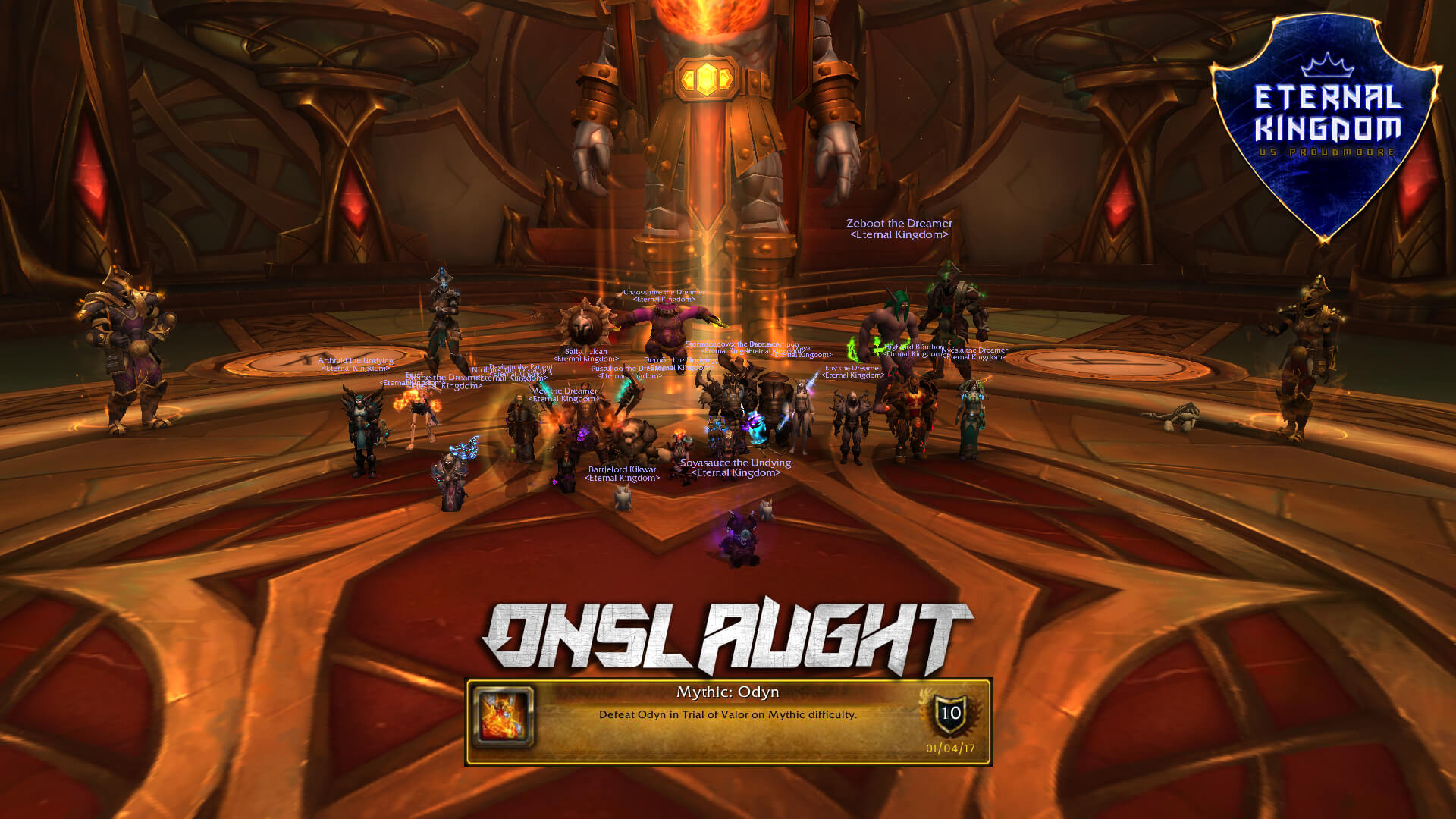
Task: Click Zeboot the Dreamer's nameplate
Action: (899, 227)
